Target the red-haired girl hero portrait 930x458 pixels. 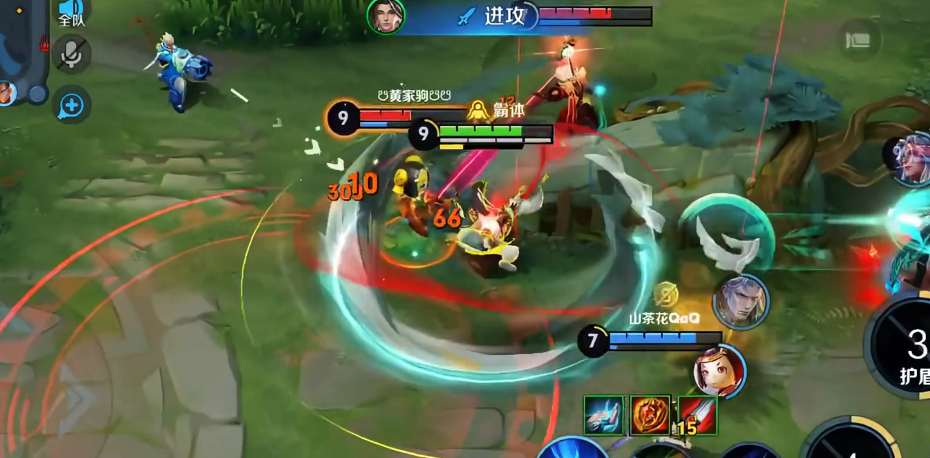click(x=719, y=369)
